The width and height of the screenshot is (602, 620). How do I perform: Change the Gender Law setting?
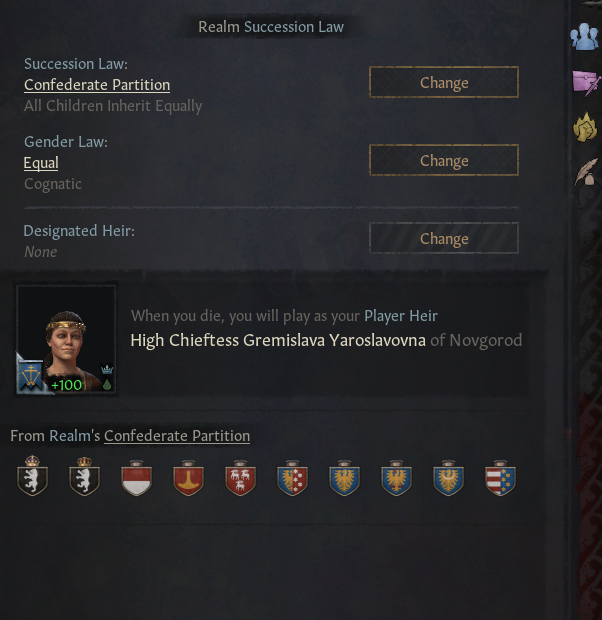(x=443, y=161)
